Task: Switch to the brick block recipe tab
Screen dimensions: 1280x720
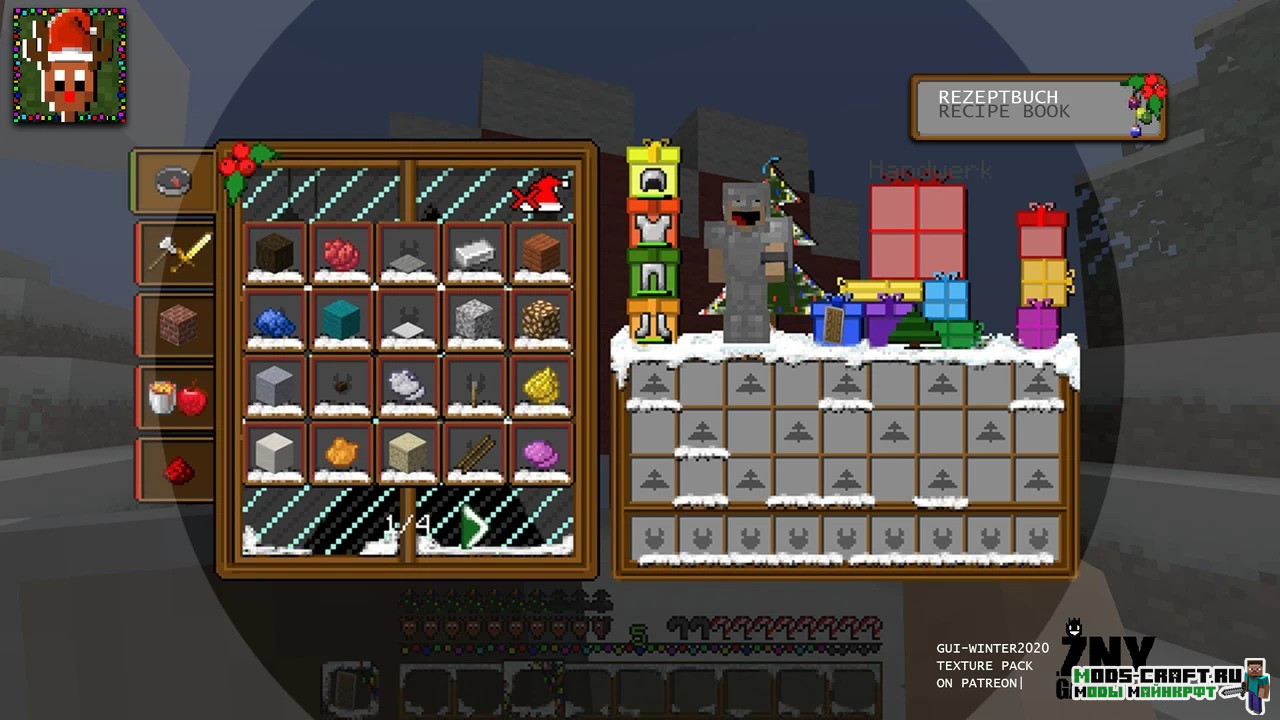Action: [178, 326]
